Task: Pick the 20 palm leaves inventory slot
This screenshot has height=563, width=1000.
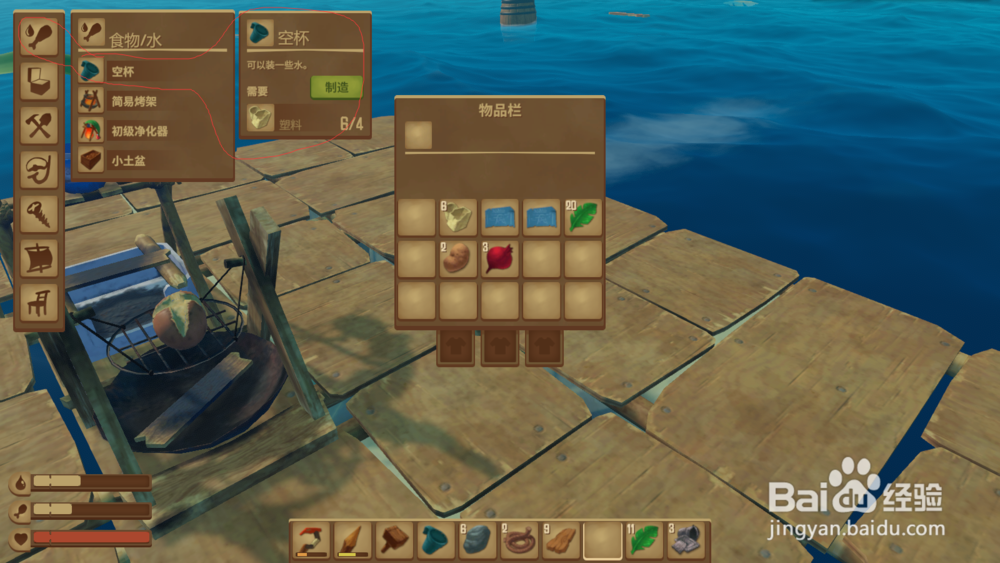Action: click(584, 217)
